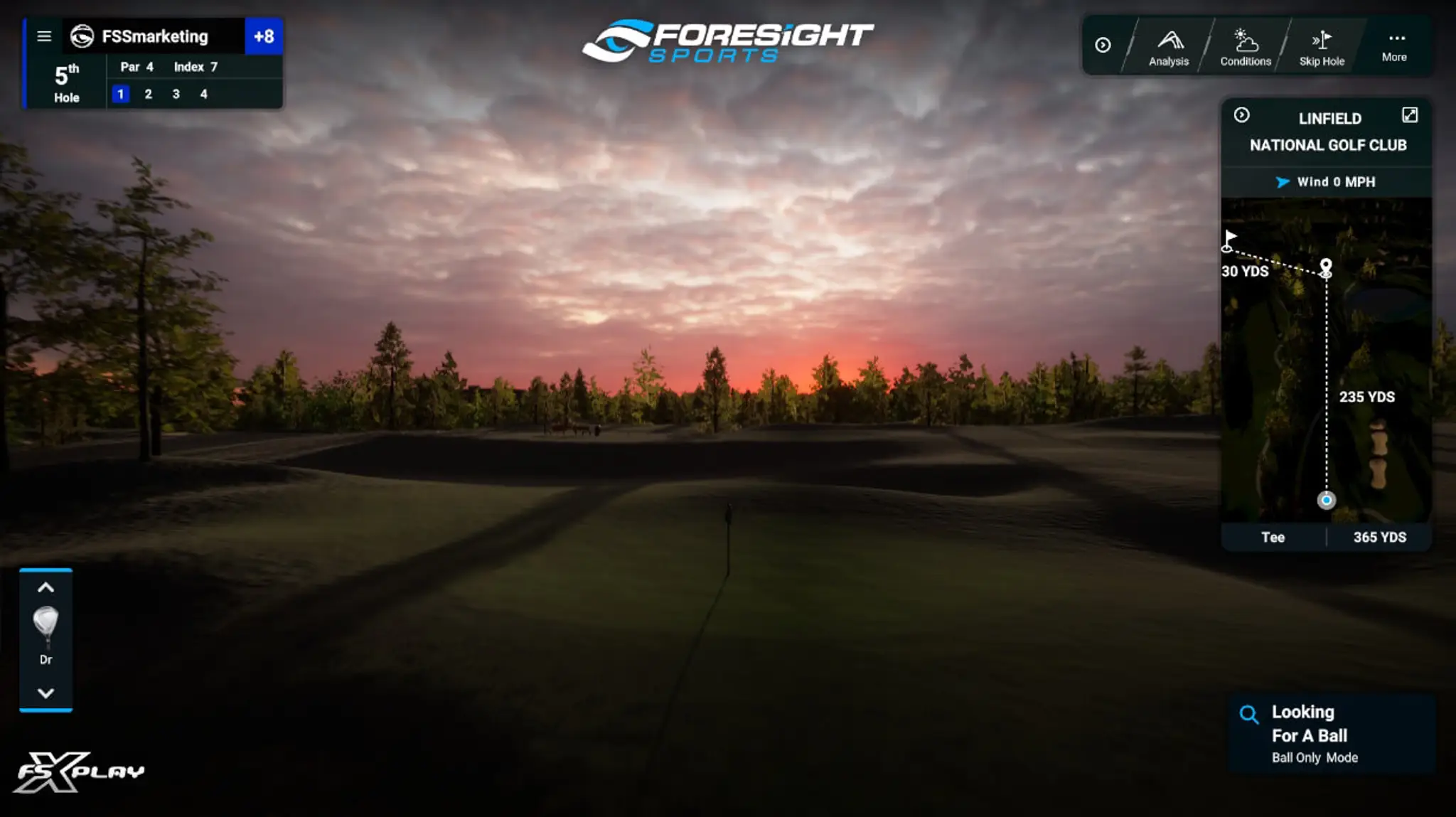Viewport: 1456px width, 817px height.
Task: Select the Skip Hole icon
Action: [x=1321, y=45]
